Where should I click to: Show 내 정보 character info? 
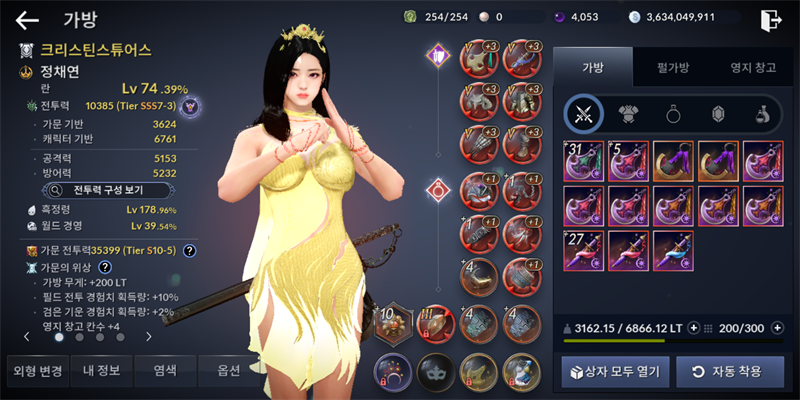click(x=100, y=371)
